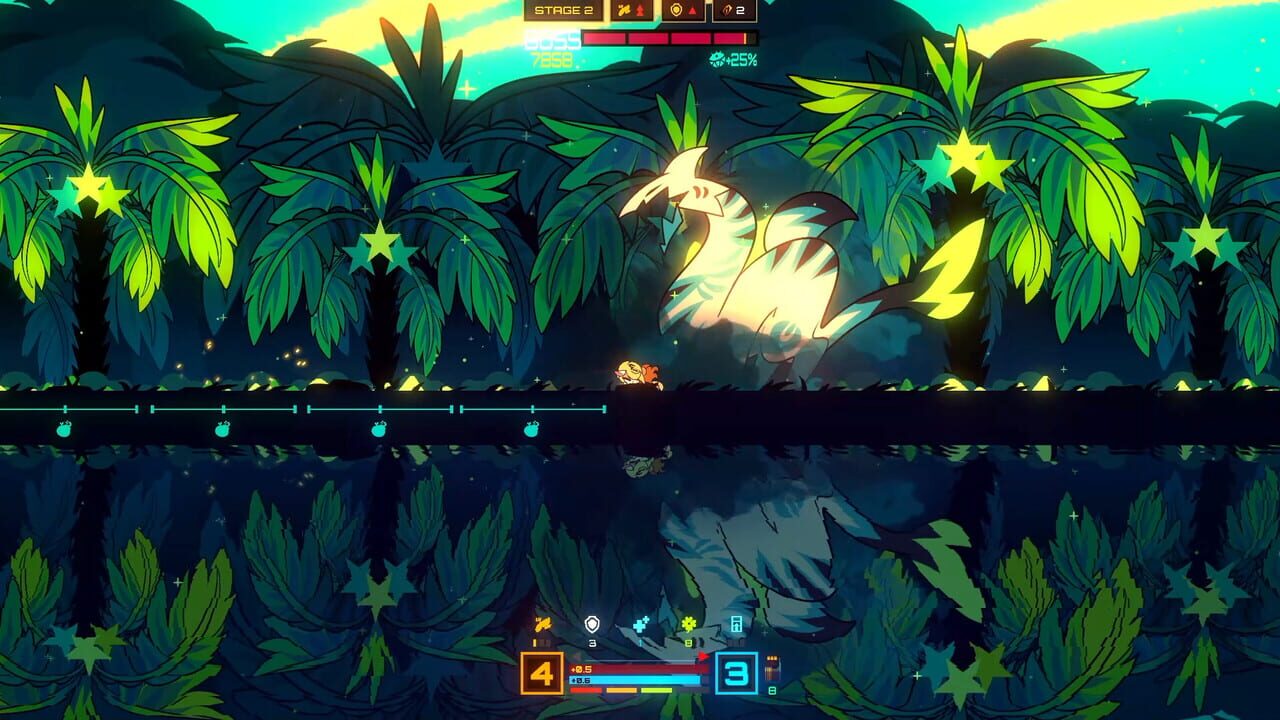Click the cyan fridge item icon
Image resolution: width=1280 pixels, height=720 pixels.
point(737,624)
